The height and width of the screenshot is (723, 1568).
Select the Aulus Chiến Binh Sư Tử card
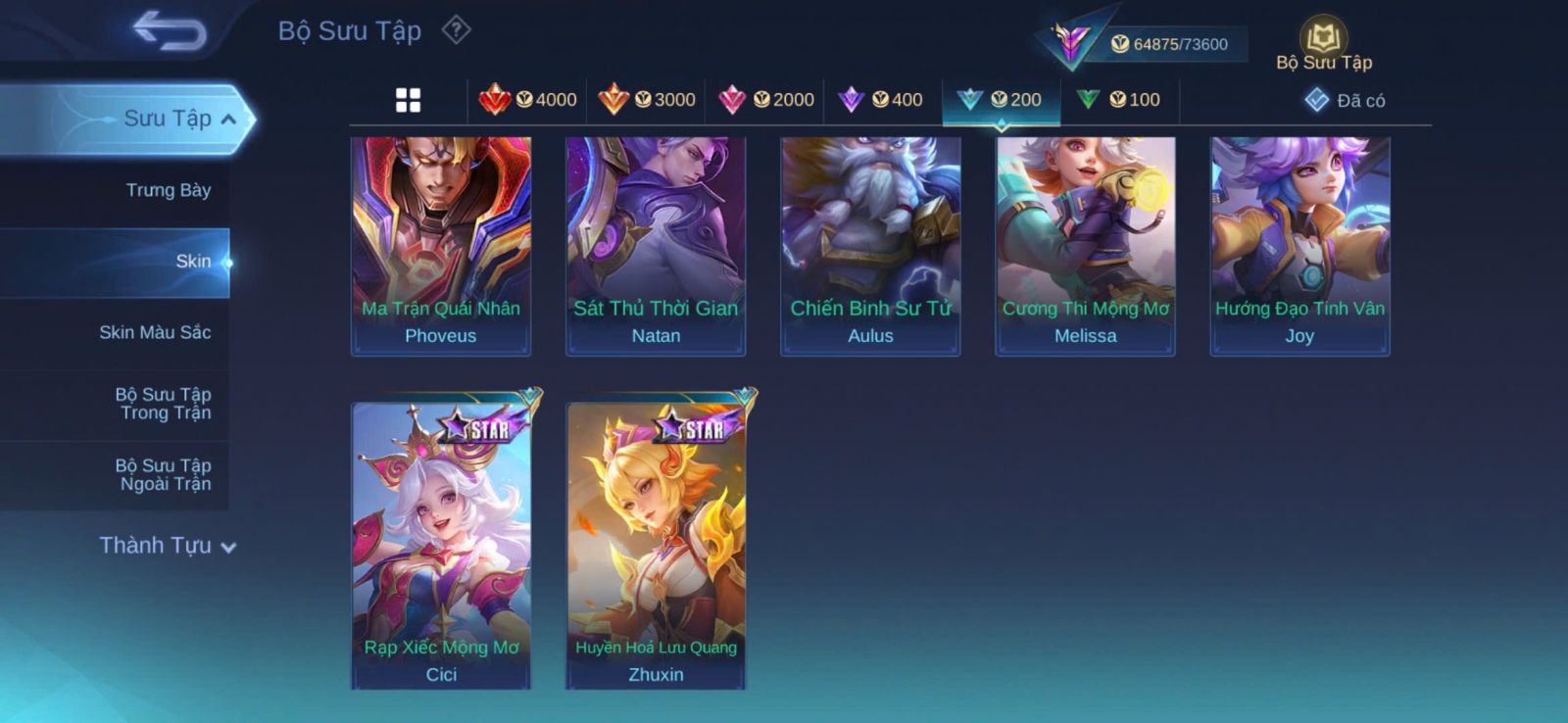click(870, 245)
